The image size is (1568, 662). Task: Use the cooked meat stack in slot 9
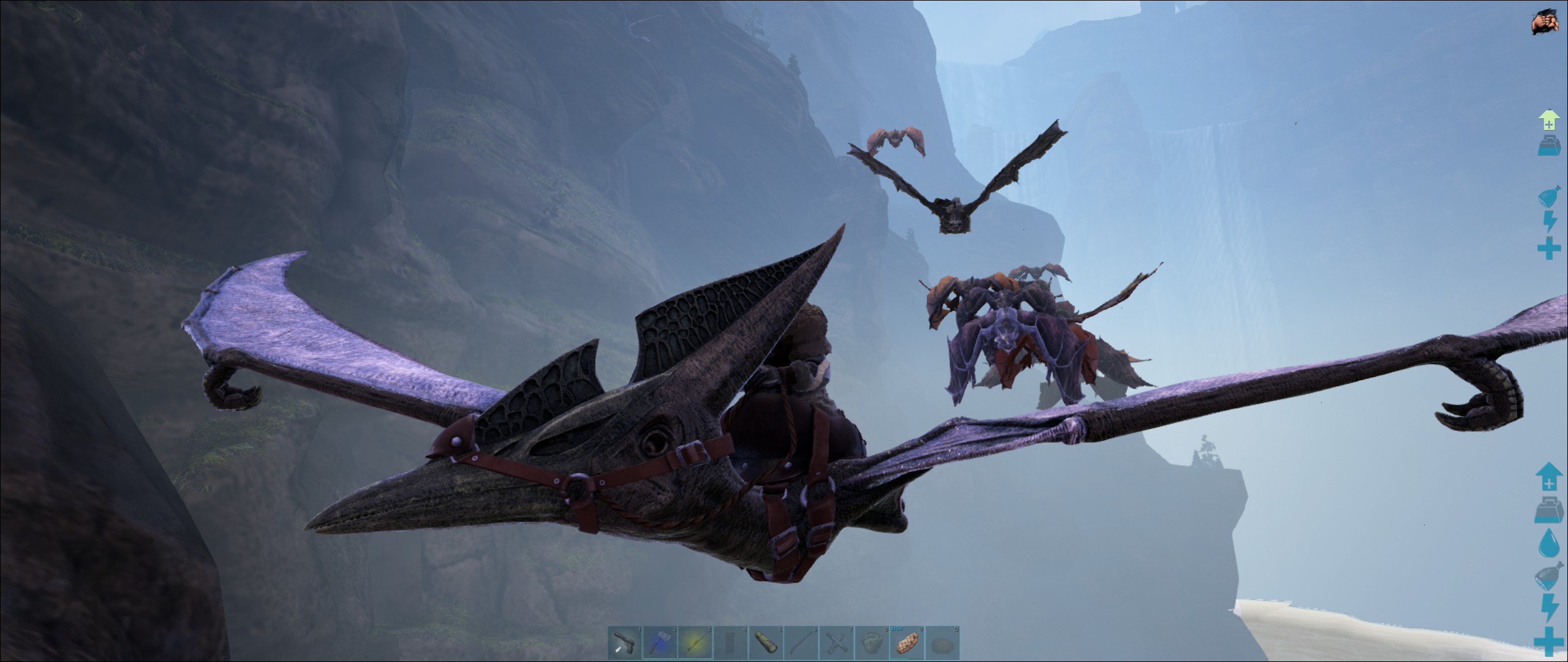point(907,643)
